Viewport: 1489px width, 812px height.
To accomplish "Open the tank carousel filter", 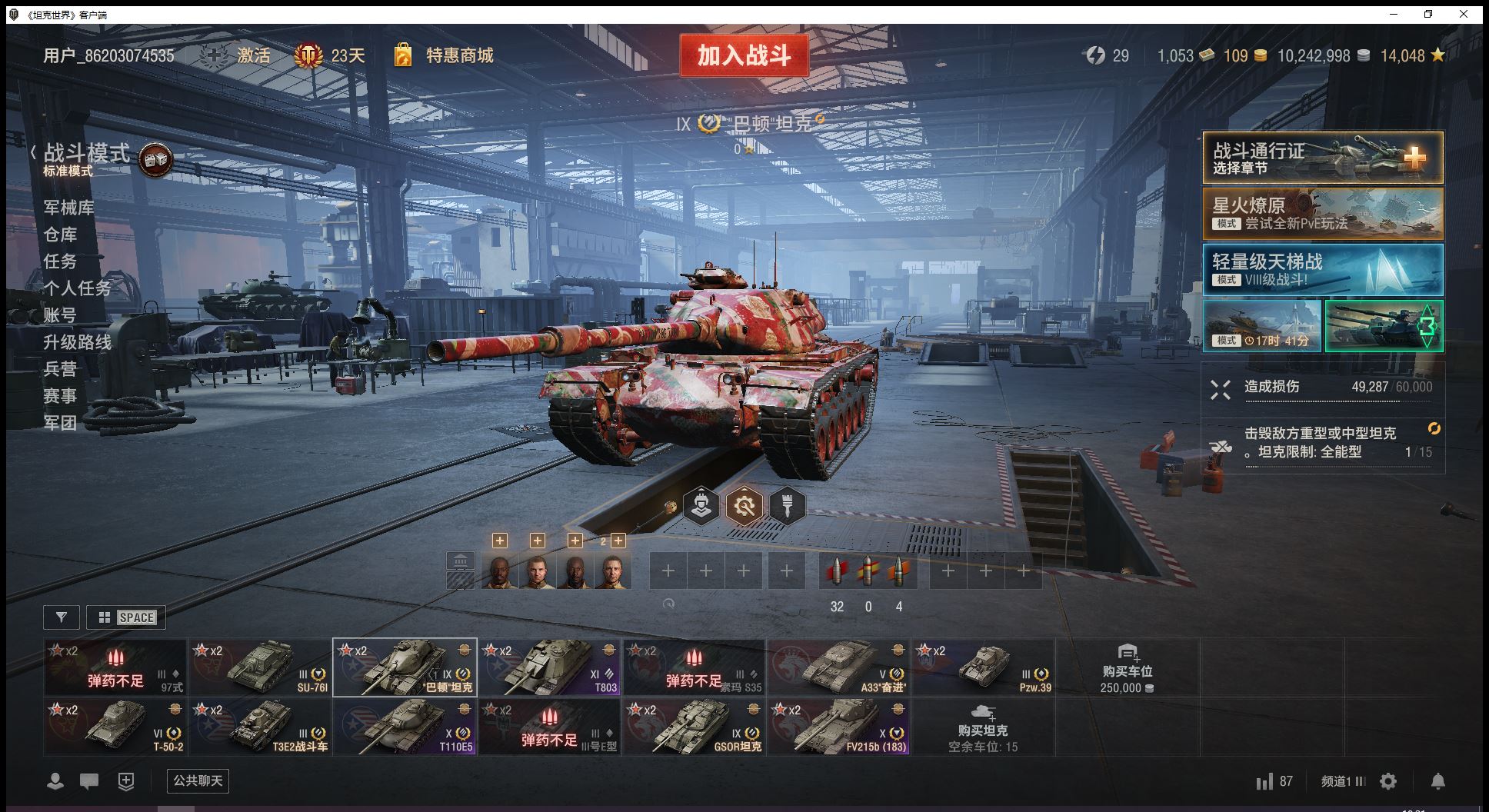I will pyautogui.click(x=62, y=617).
